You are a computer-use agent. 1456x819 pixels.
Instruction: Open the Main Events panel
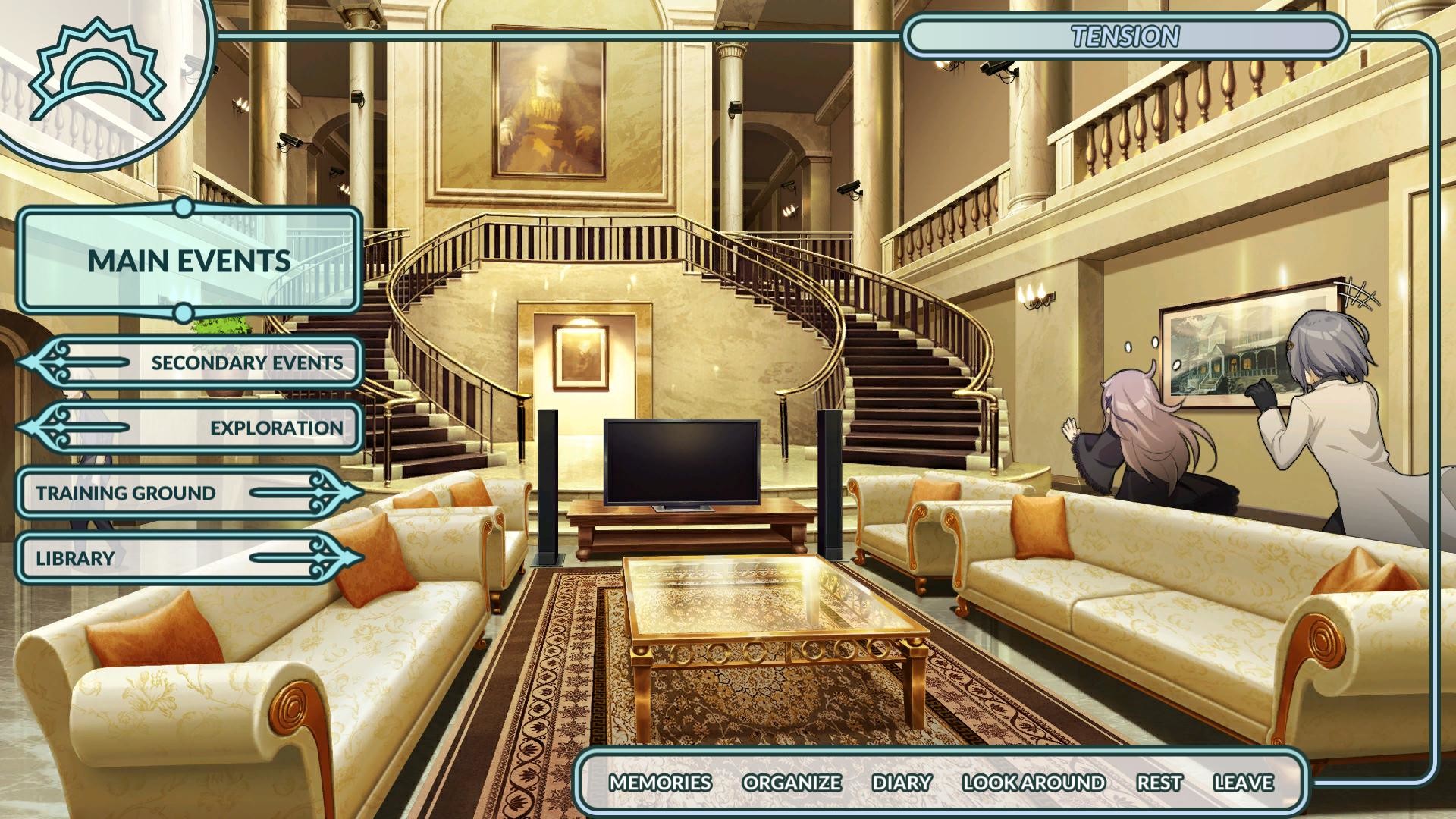190,262
